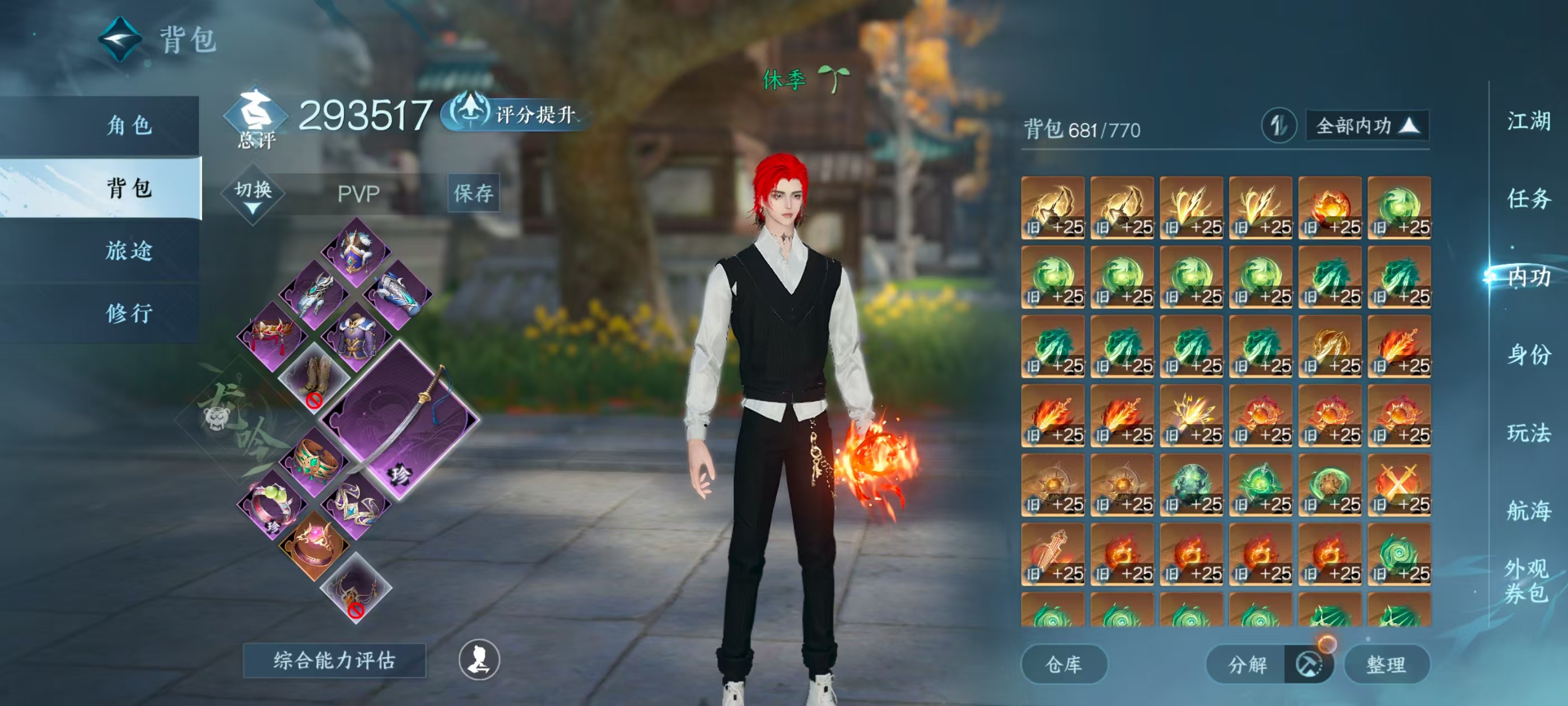Switch to the 江湖 category

[1528, 120]
